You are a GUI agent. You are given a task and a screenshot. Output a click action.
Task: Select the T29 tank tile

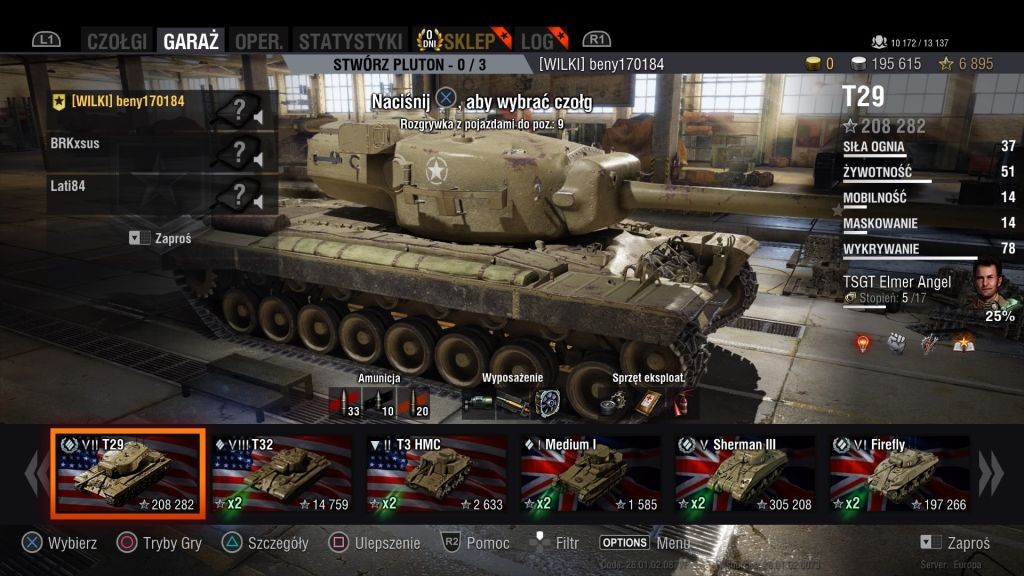point(129,474)
